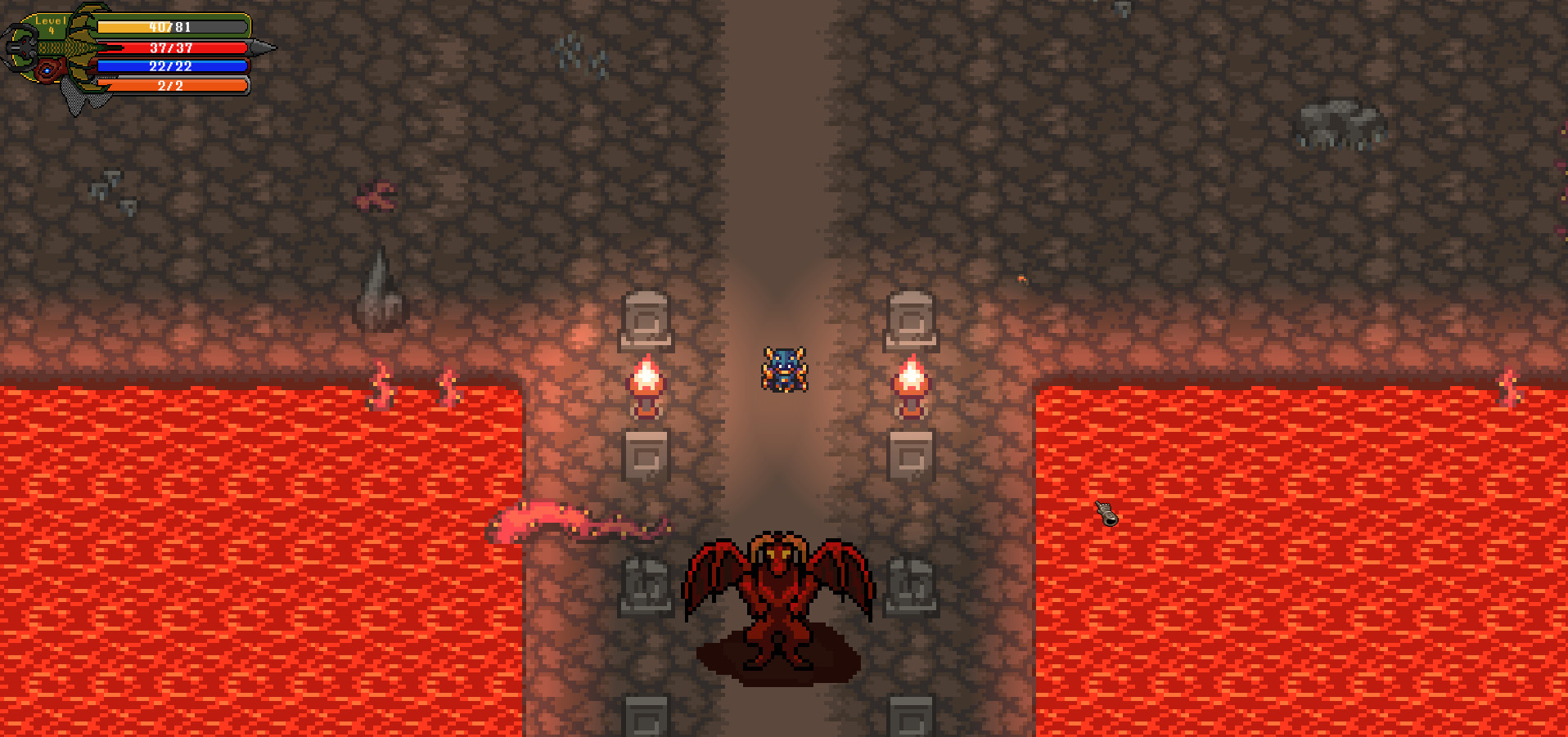Viewport: 1568px width, 737px height.
Task: Click the orange 2/2 resource bar
Action: [x=172, y=85]
